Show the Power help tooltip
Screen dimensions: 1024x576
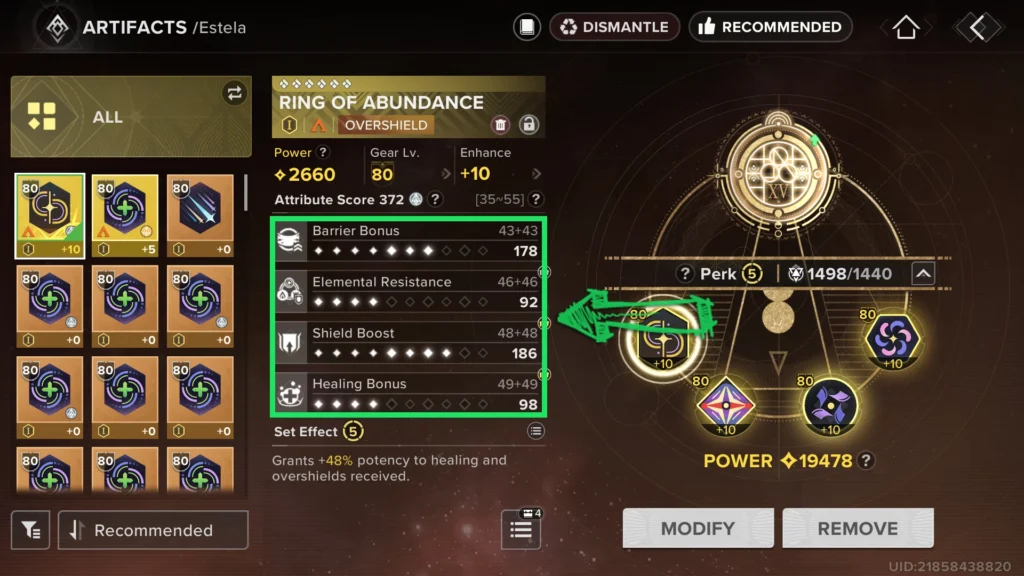[323, 153]
